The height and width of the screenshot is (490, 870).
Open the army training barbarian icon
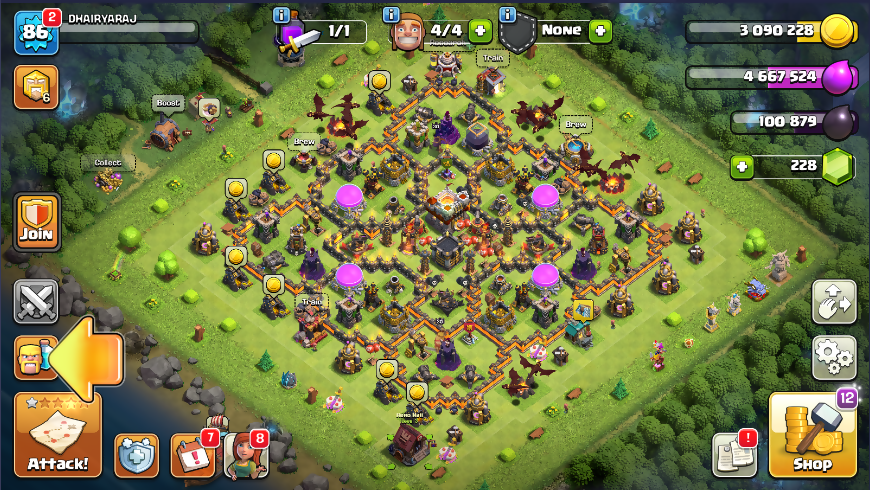pos(30,357)
